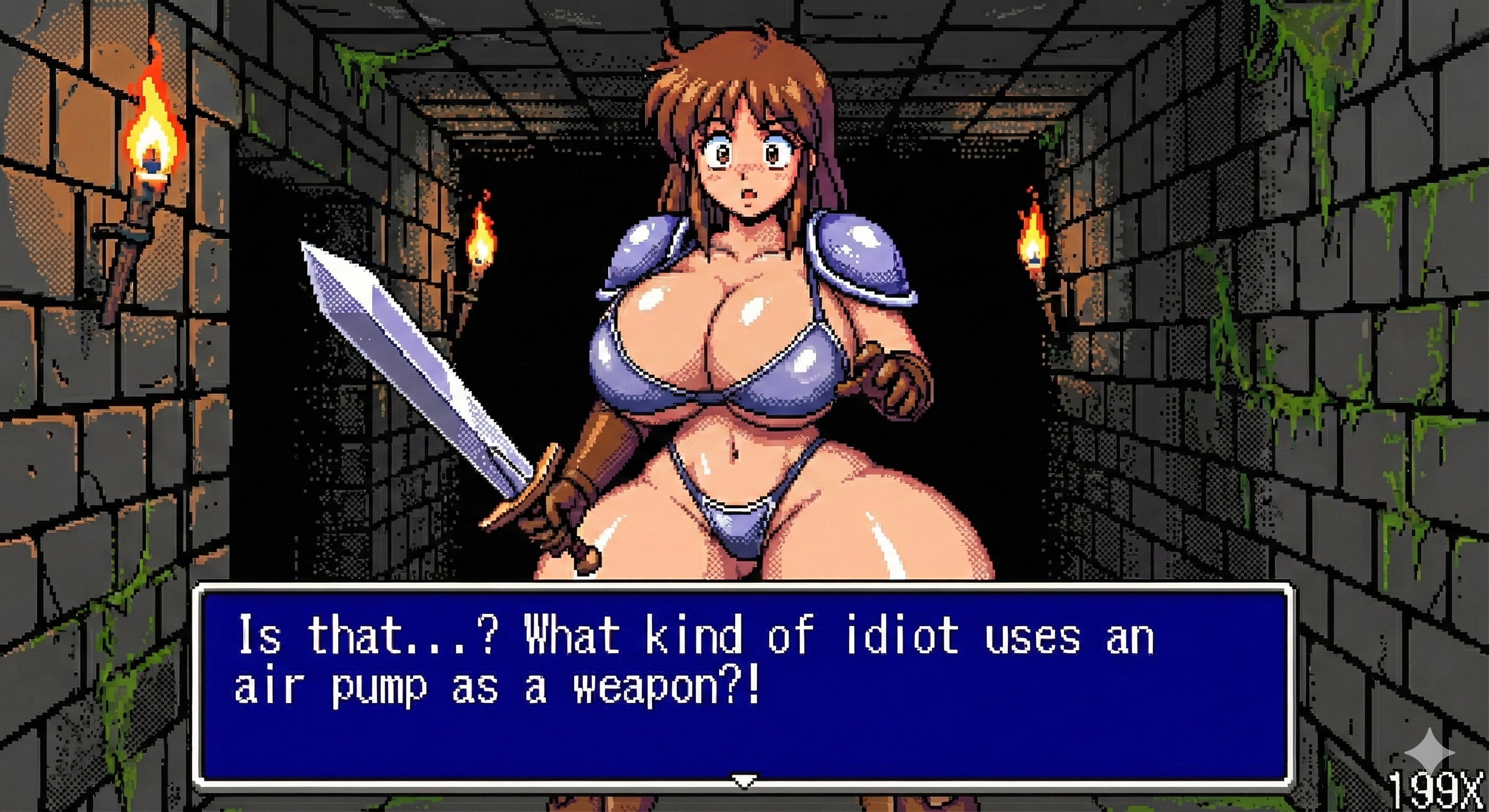This screenshot has width=1489, height=812.
Task: Click the dialogue advance arrow indicator
Action: [x=744, y=781]
